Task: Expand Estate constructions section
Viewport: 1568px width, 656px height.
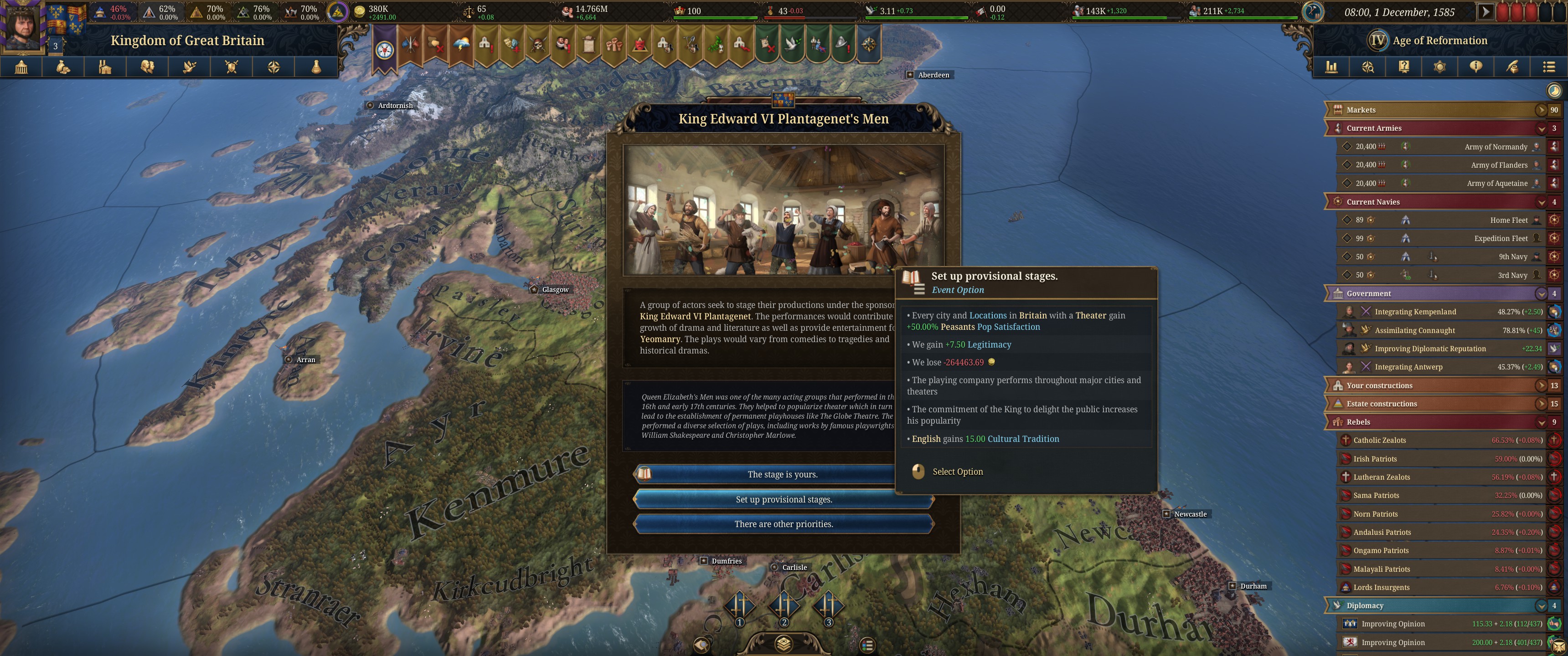Action: coord(1541,404)
